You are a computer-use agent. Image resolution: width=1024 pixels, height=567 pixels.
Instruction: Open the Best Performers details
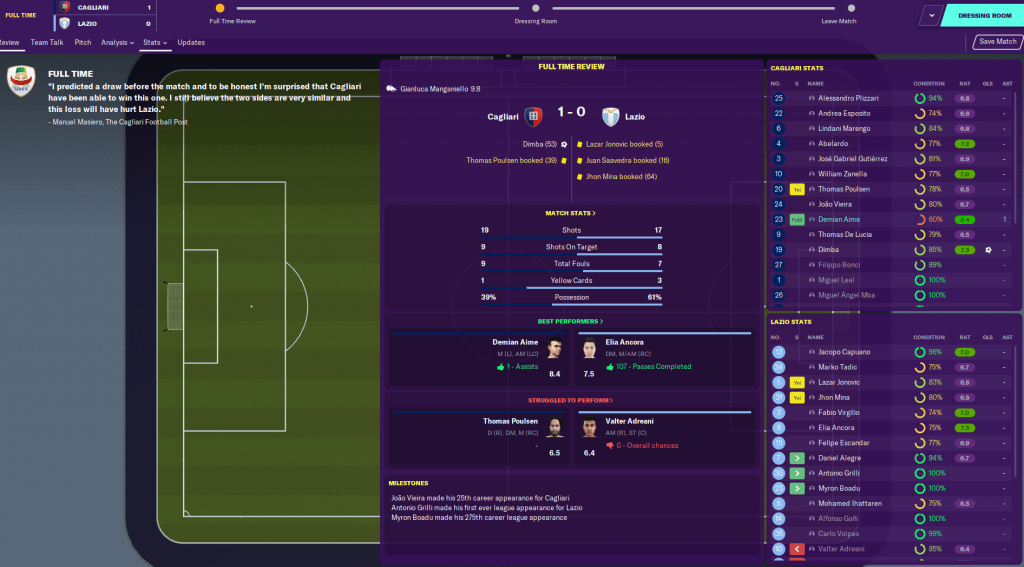click(x=570, y=321)
